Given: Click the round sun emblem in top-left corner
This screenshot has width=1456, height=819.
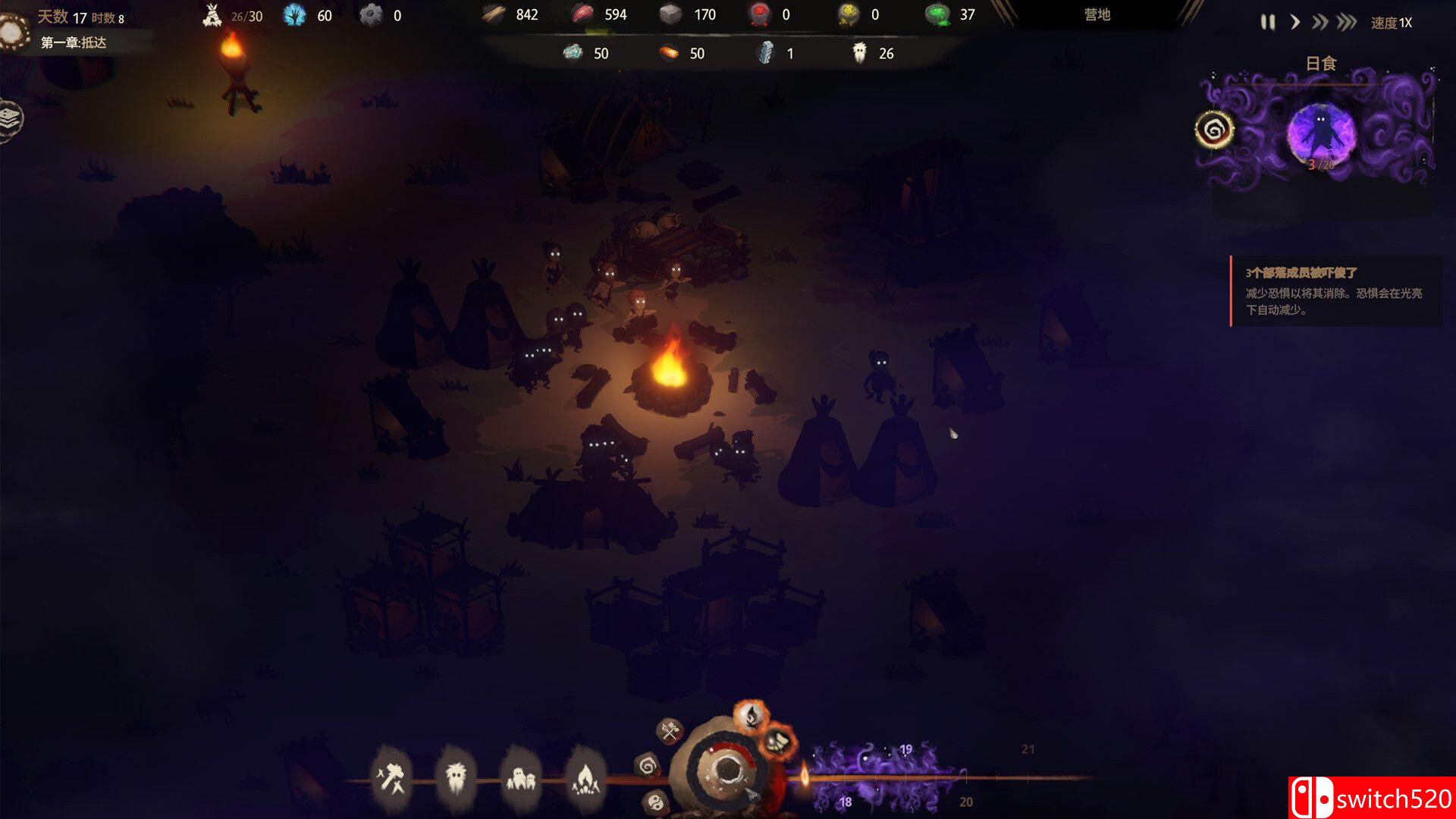Looking at the screenshot, I should [x=13, y=30].
